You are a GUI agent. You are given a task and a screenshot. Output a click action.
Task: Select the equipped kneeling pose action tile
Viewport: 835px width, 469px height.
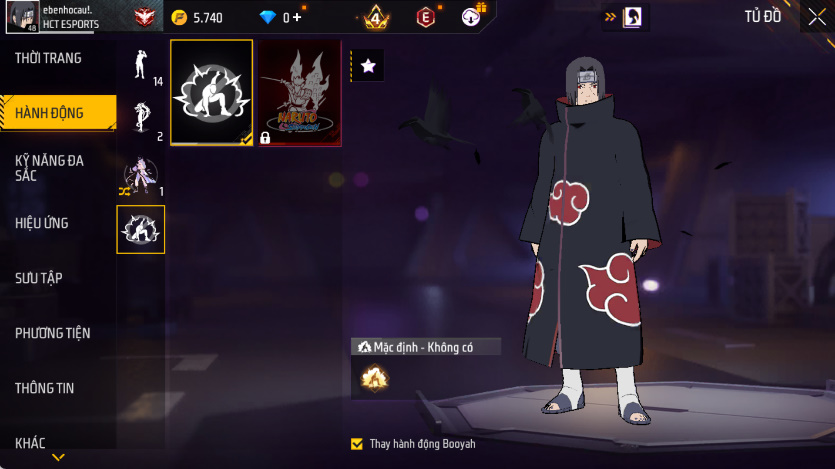click(x=212, y=93)
